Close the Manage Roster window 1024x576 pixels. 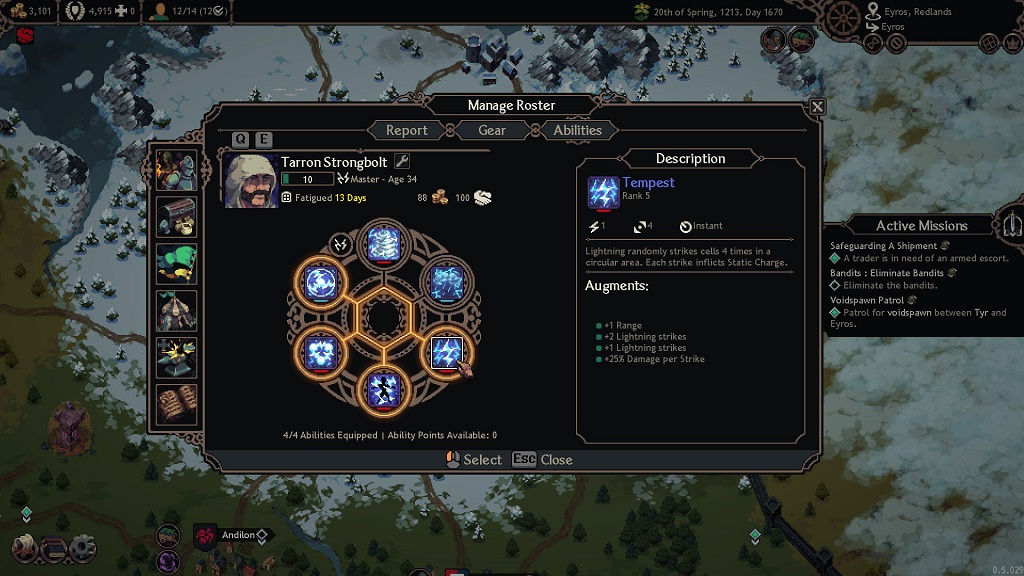click(x=817, y=107)
